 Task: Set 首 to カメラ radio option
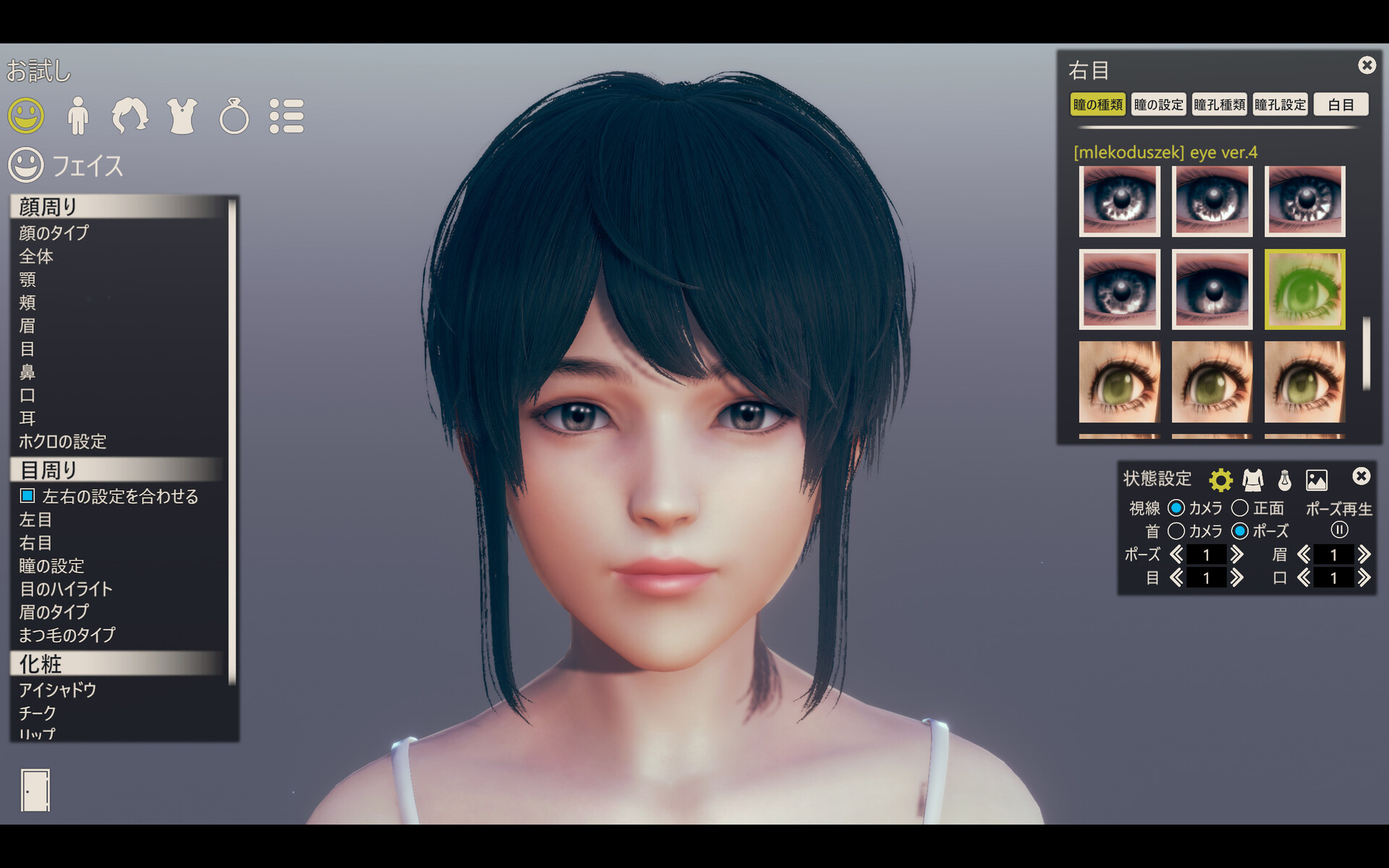click(1176, 532)
